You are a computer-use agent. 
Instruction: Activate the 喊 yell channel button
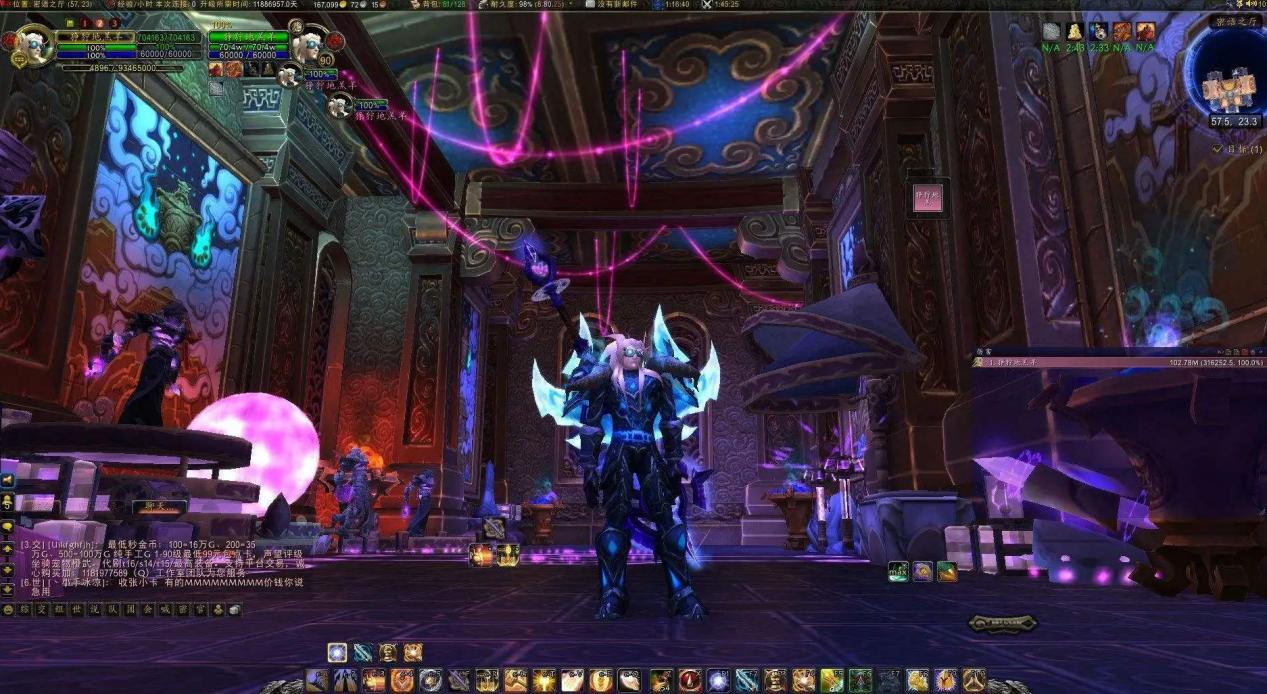point(164,609)
